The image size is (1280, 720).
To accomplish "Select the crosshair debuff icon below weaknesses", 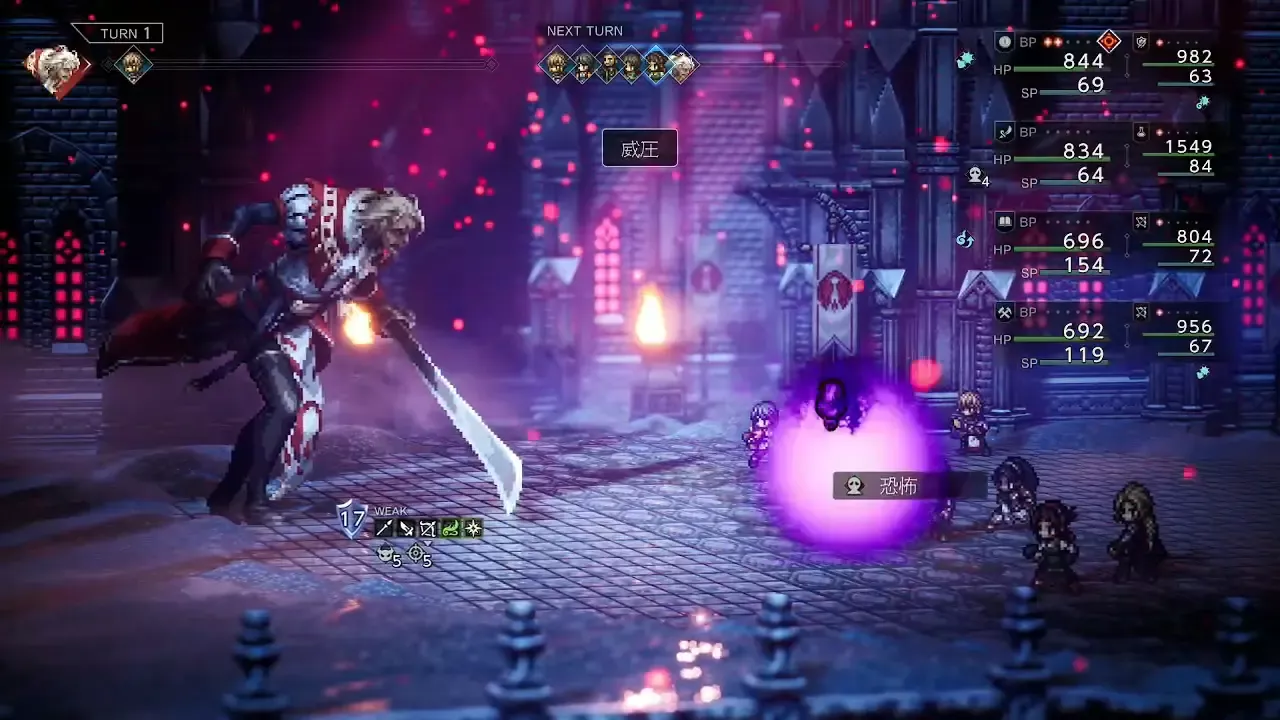I will pyautogui.click(x=416, y=553).
